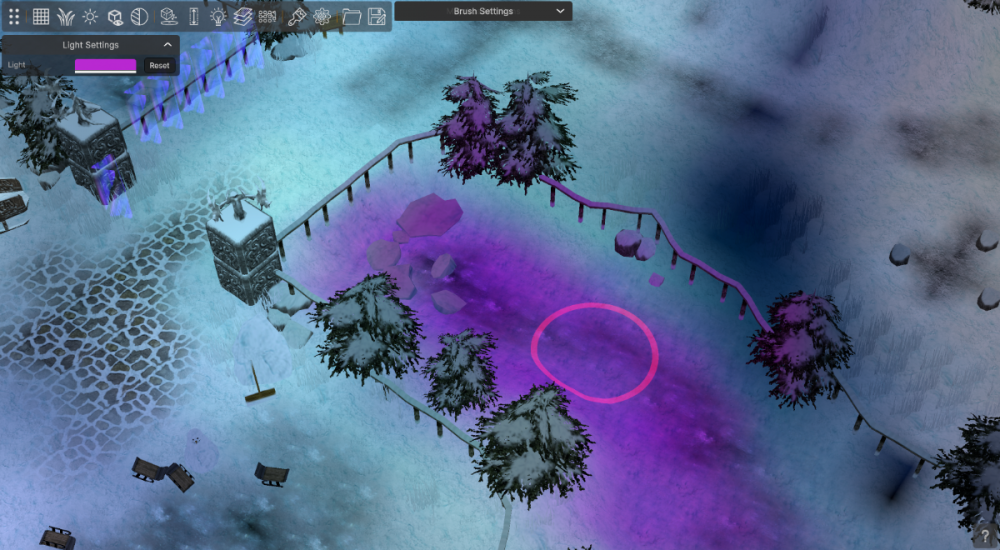Select the cube on platform placement tool
1000x550 pixels.
click(x=169, y=16)
